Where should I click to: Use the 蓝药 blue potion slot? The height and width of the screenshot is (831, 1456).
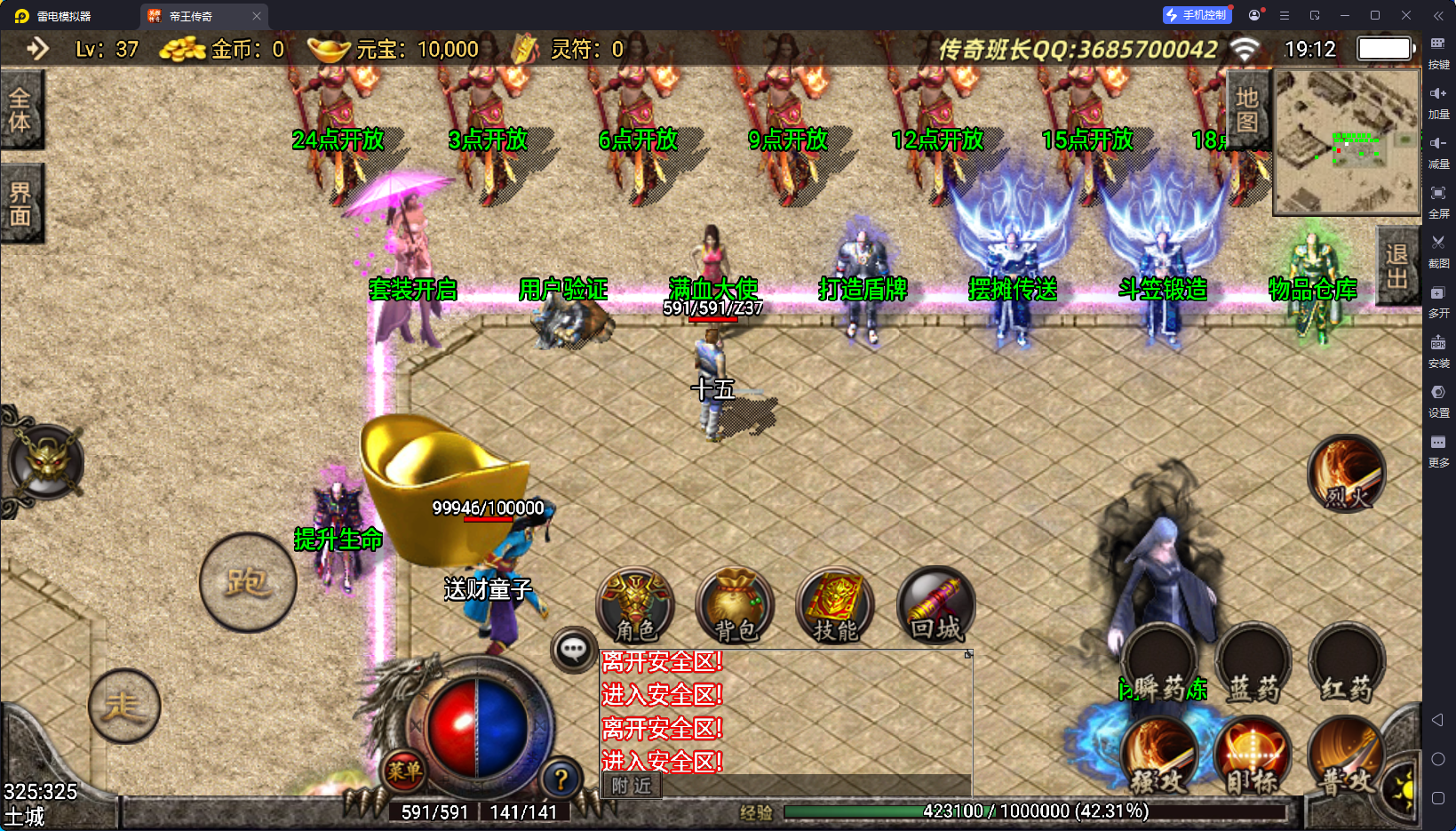tap(1253, 664)
